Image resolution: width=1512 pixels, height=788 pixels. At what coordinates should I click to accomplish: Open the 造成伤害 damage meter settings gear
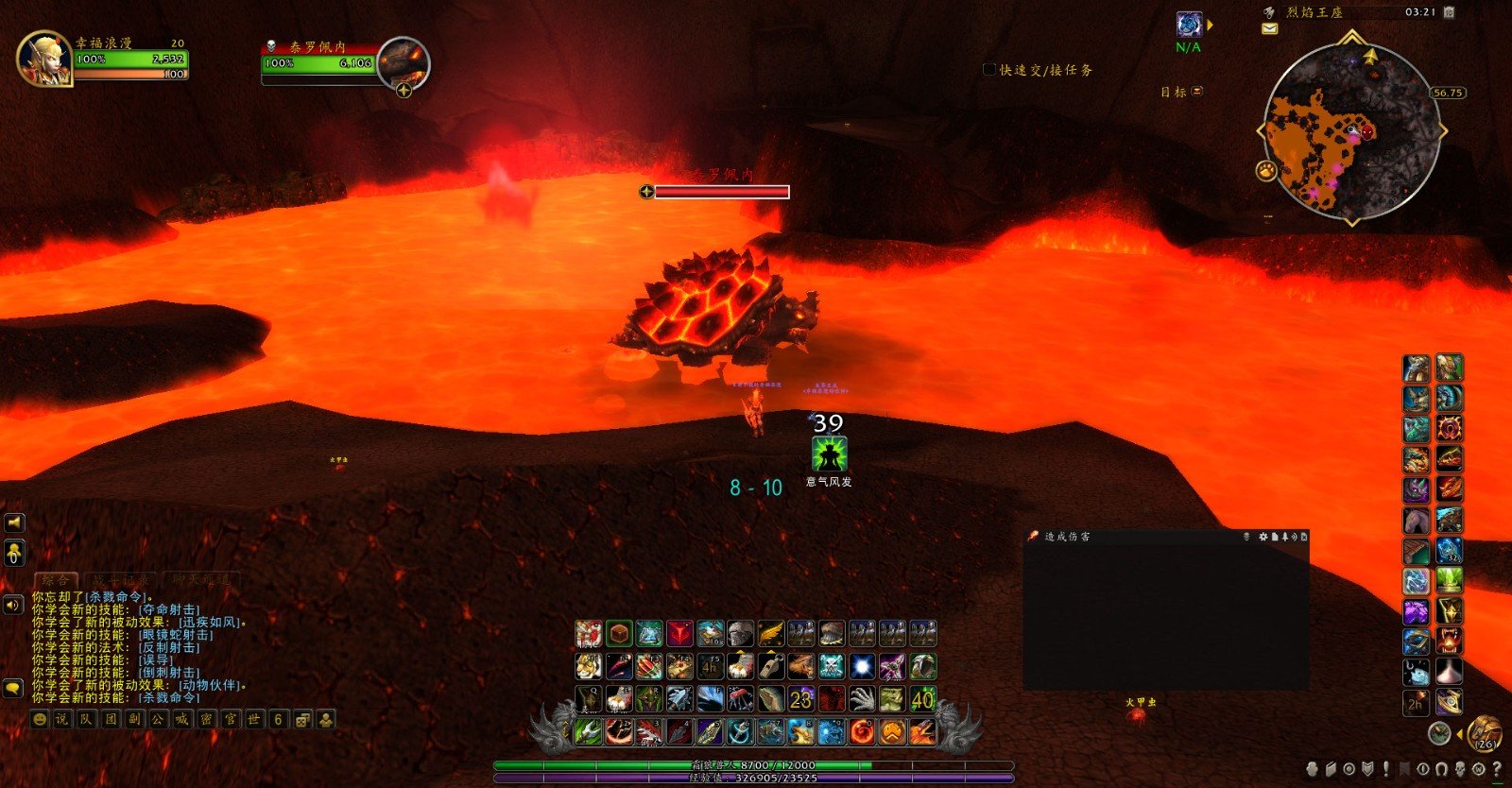[1263, 537]
